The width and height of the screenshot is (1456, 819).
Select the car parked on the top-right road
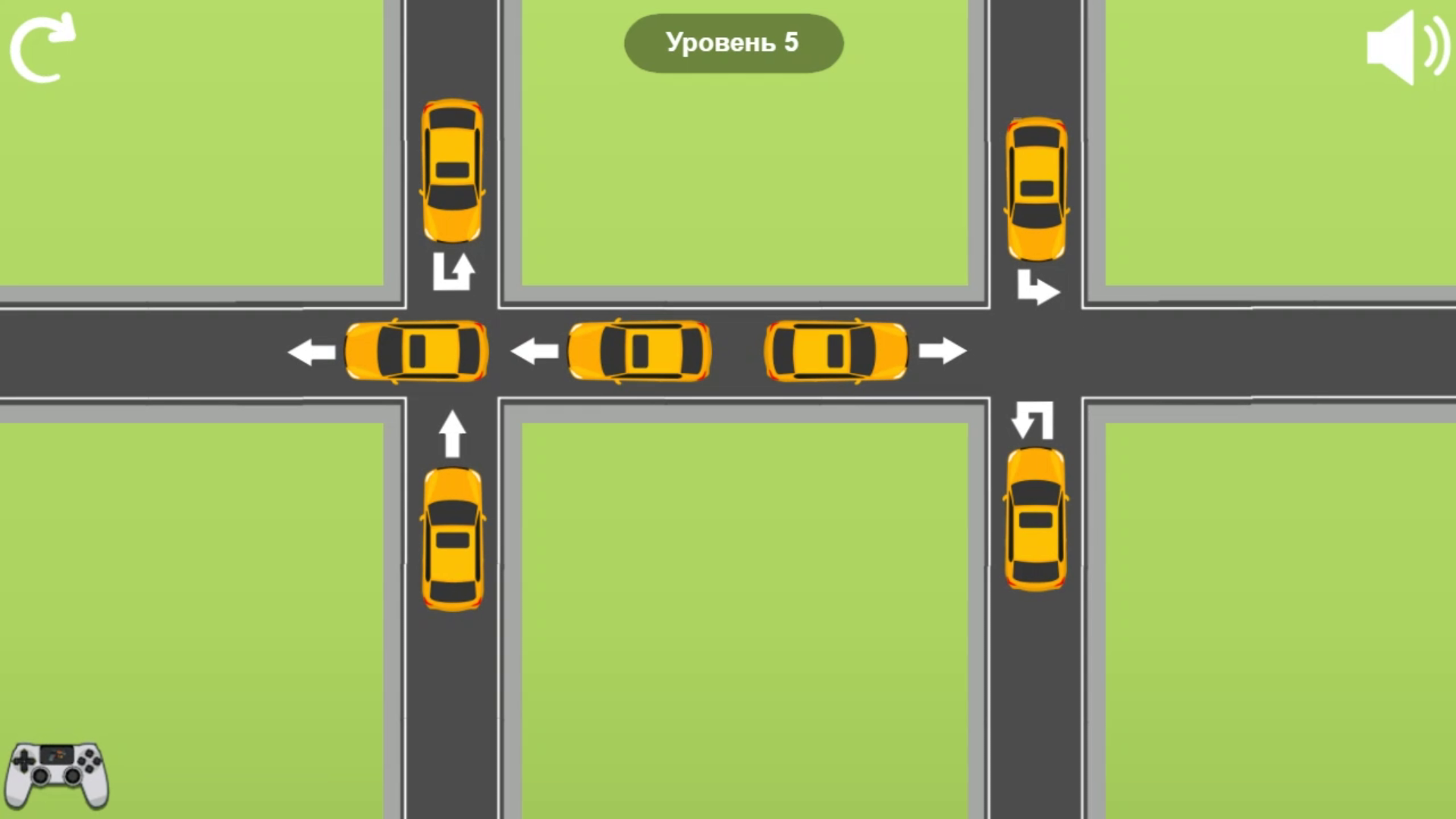coord(1036,188)
